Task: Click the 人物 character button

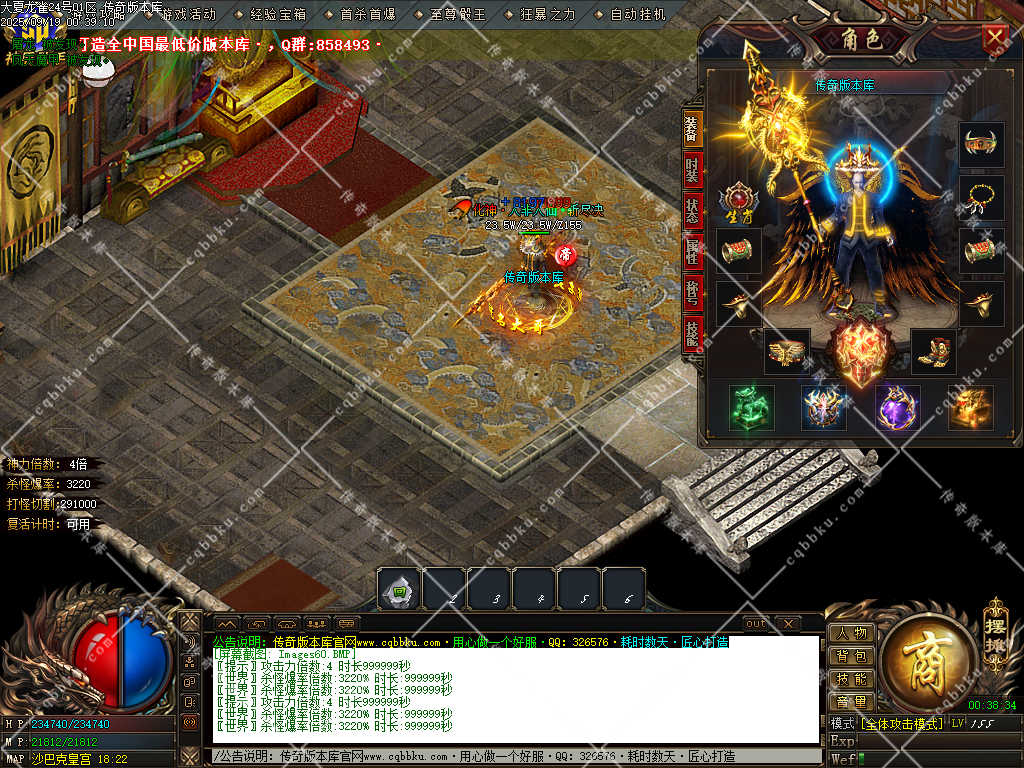Action: click(x=851, y=633)
